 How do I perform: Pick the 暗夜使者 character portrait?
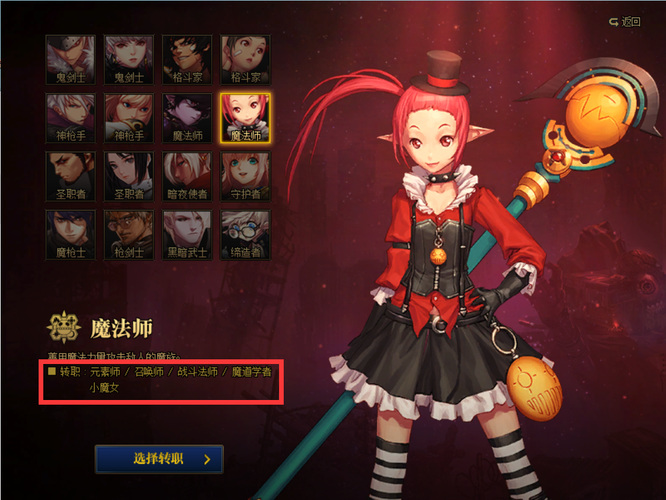coord(187,176)
